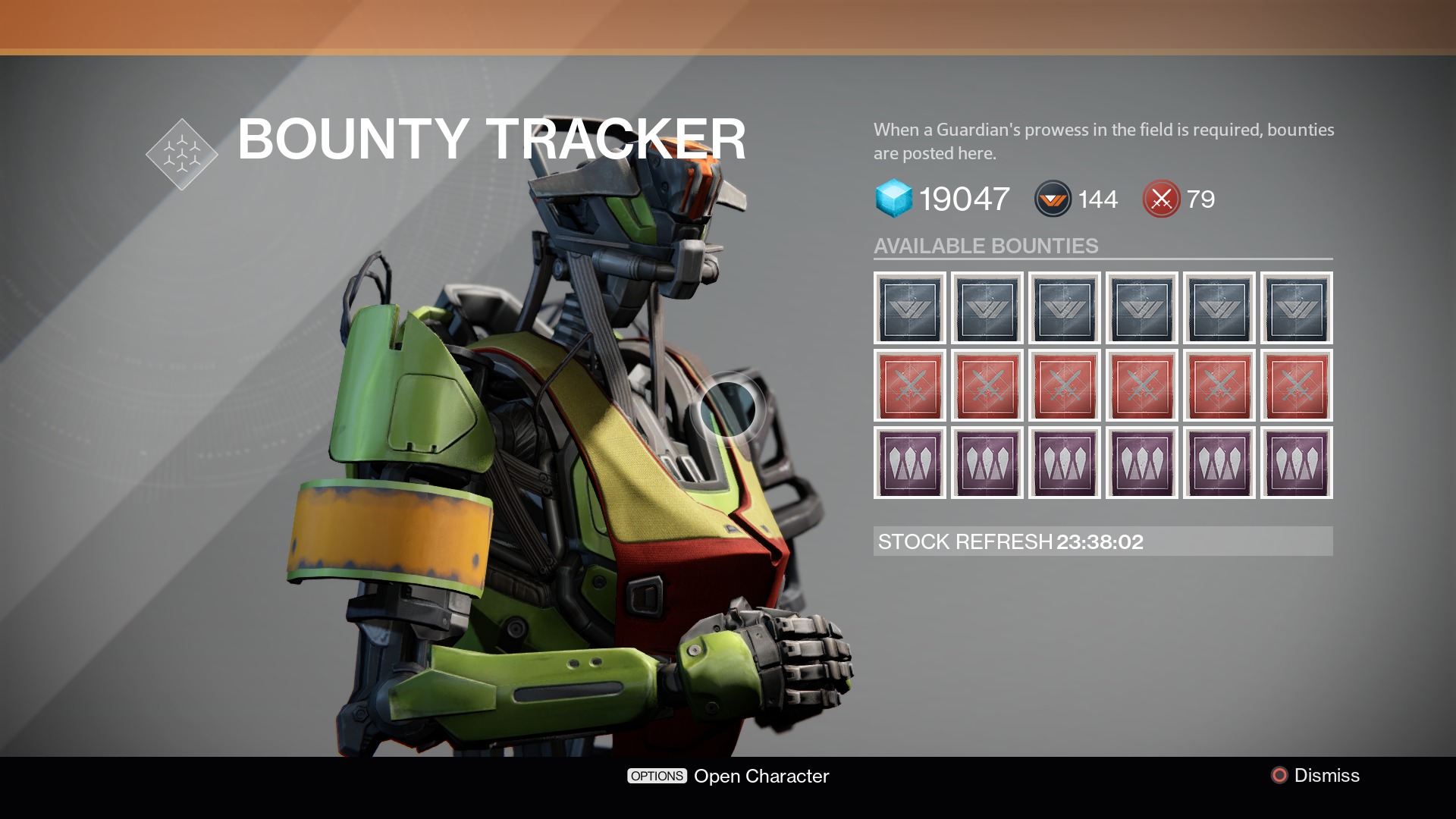
Task: Select the last purple bounty in bottom row
Action: point(1296,463)
